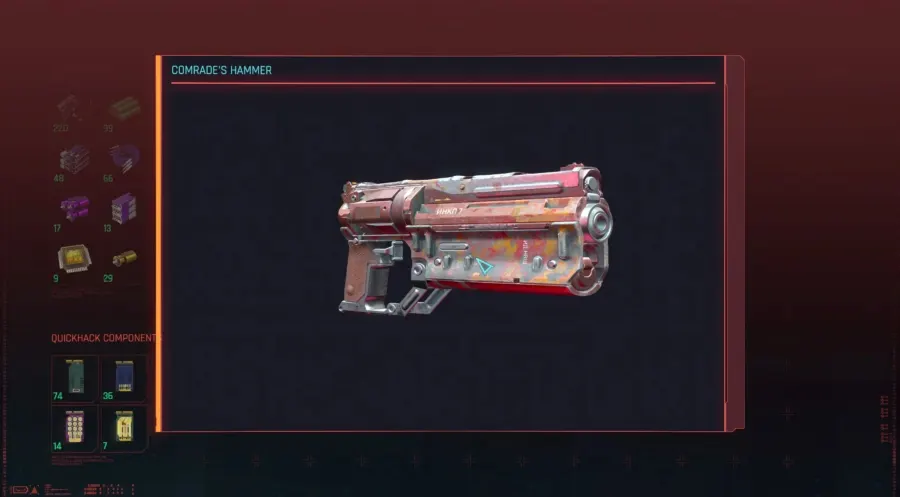The width and height of the screenshot is (900, 497).
Task: Select the blue quickhack component with 36
Action: 124,376
